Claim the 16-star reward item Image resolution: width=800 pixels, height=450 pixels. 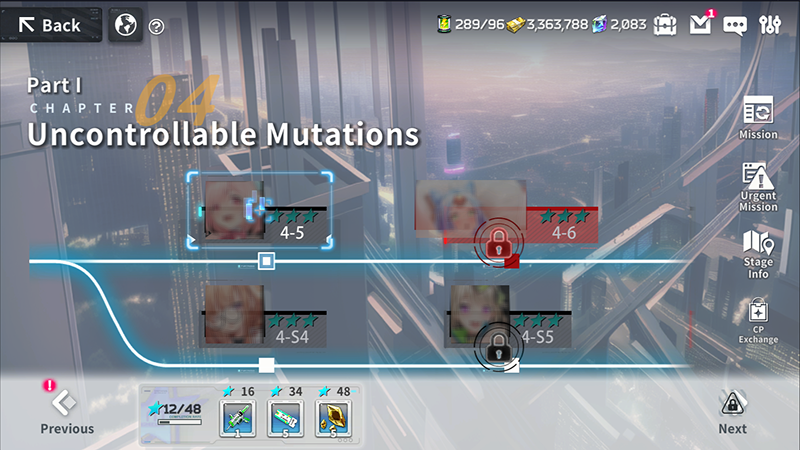click(x=238, y=418)
